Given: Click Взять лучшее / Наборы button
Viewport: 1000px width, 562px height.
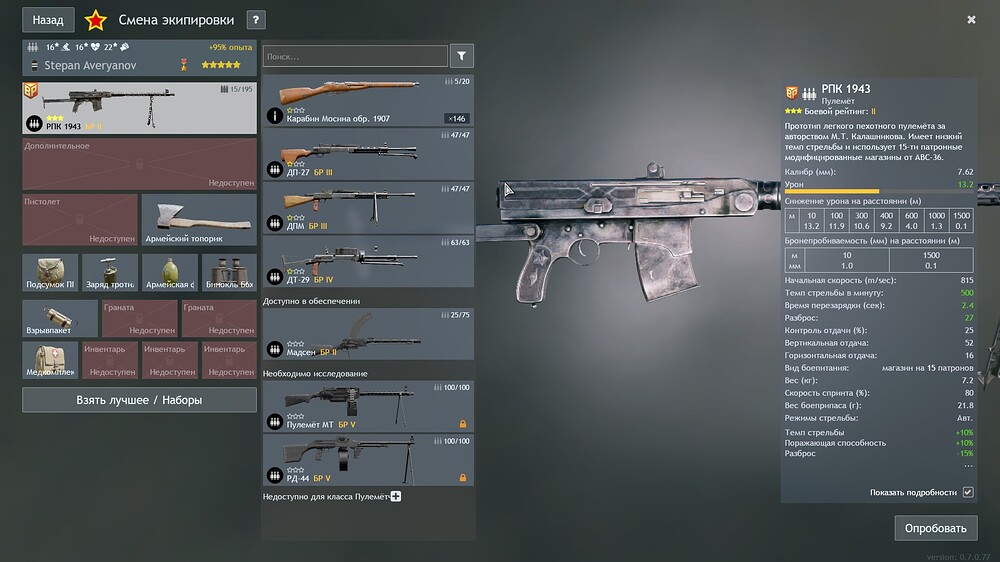Looking at the screenshot, I should [139, 400].
